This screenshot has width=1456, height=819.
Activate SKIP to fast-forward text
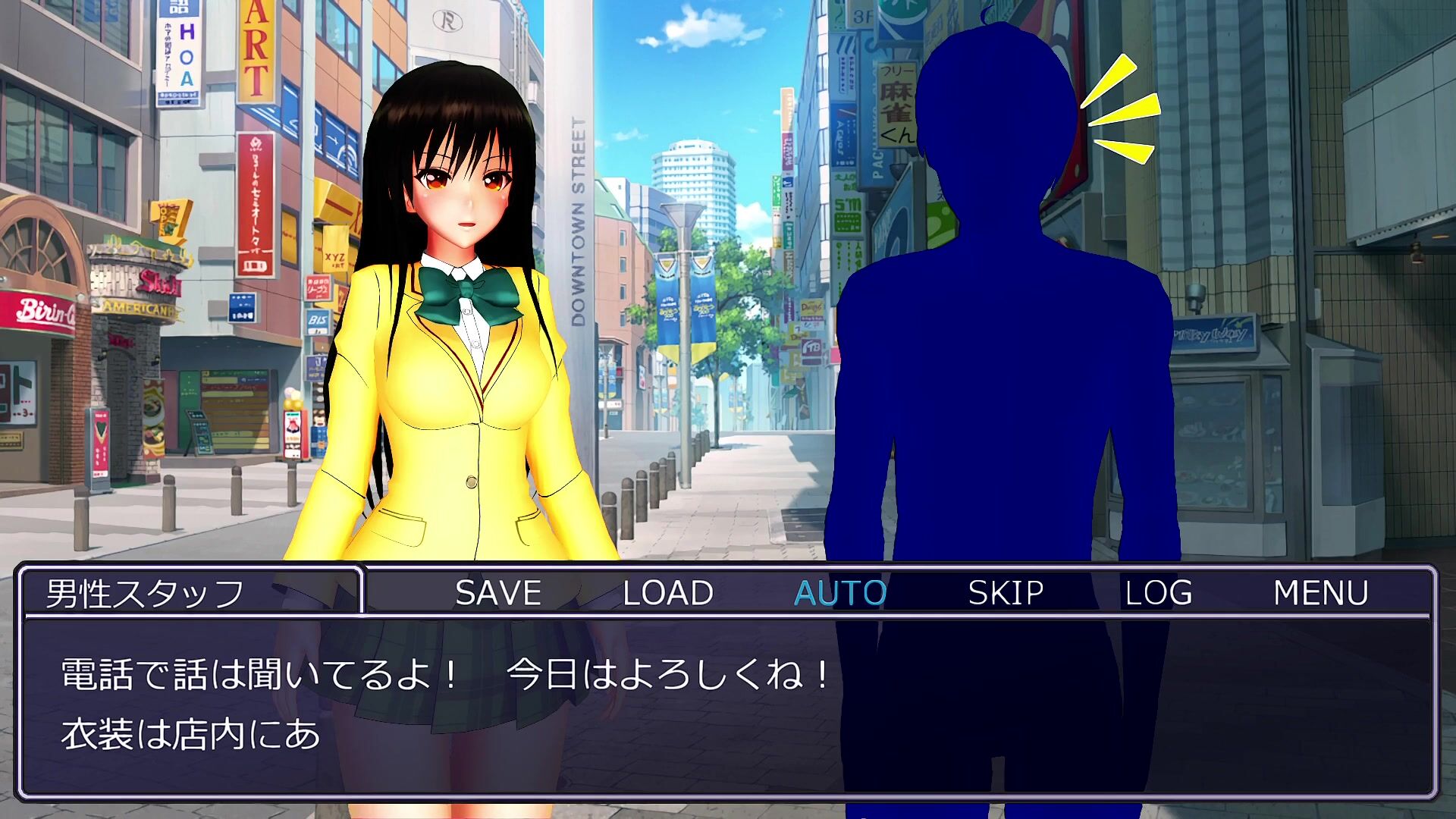pos(1006,593)
